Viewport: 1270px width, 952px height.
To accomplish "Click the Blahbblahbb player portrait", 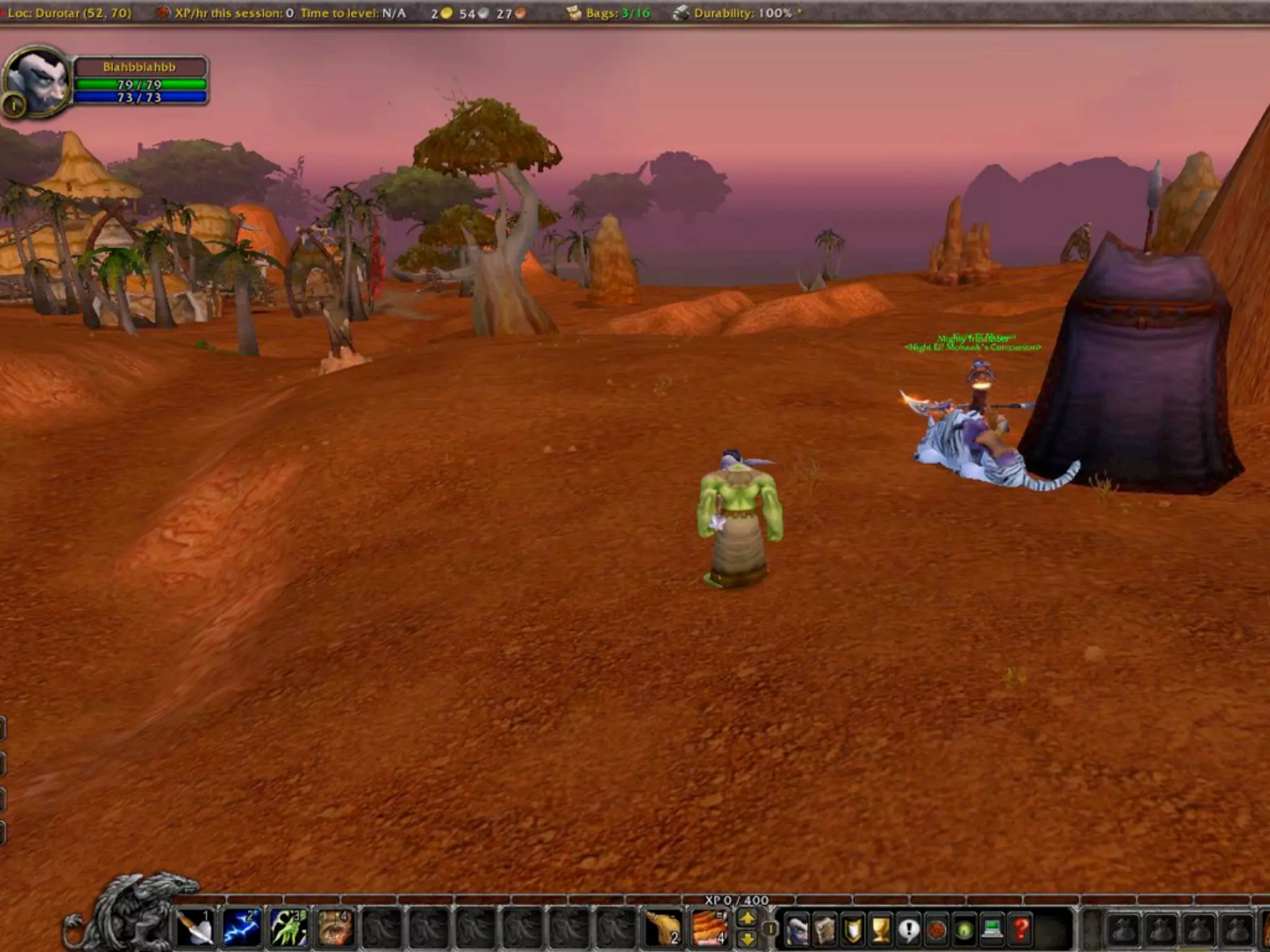I will (x=38, y=81).
